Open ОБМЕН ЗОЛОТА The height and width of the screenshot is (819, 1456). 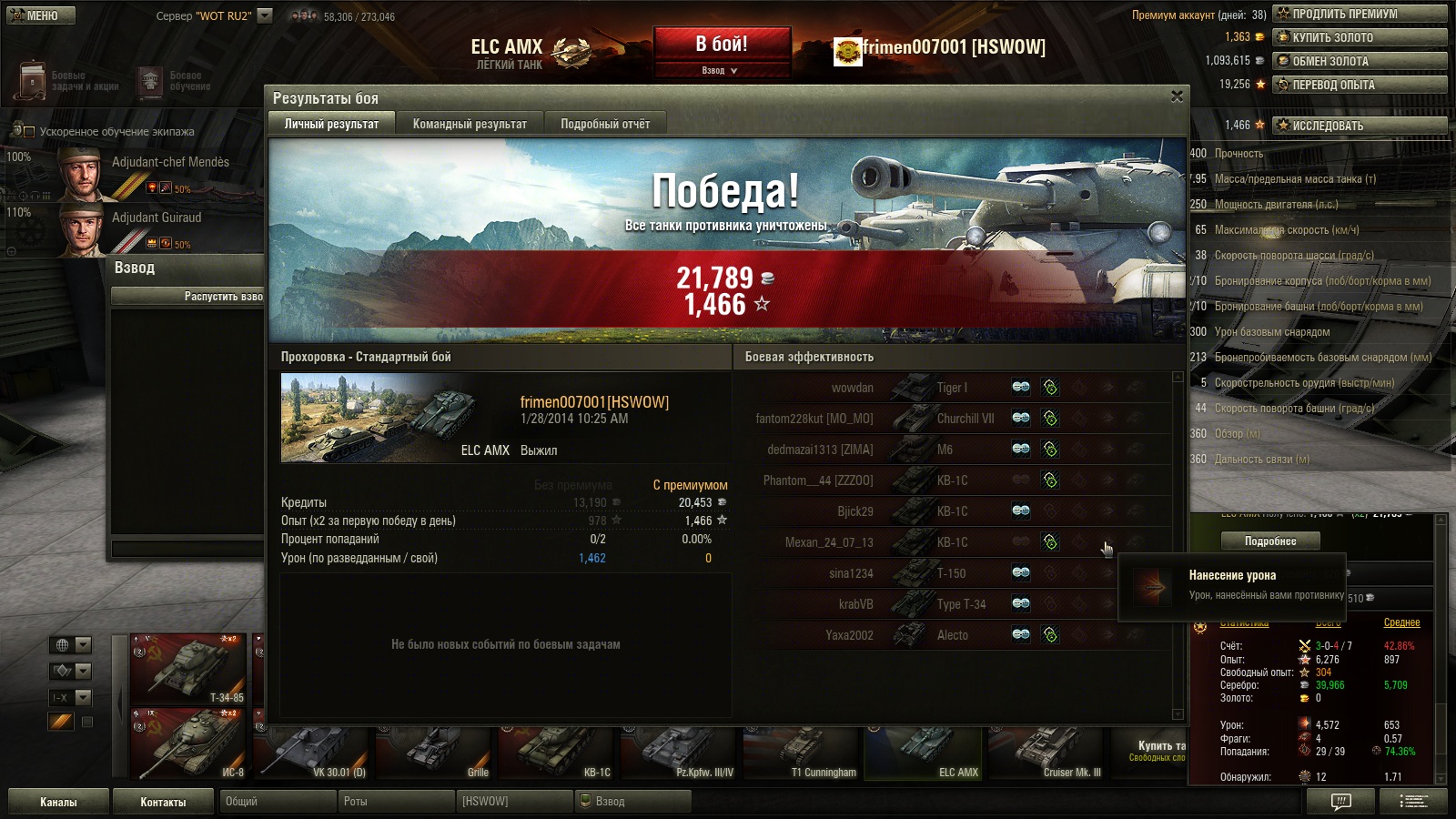[x=1360, y=61]
